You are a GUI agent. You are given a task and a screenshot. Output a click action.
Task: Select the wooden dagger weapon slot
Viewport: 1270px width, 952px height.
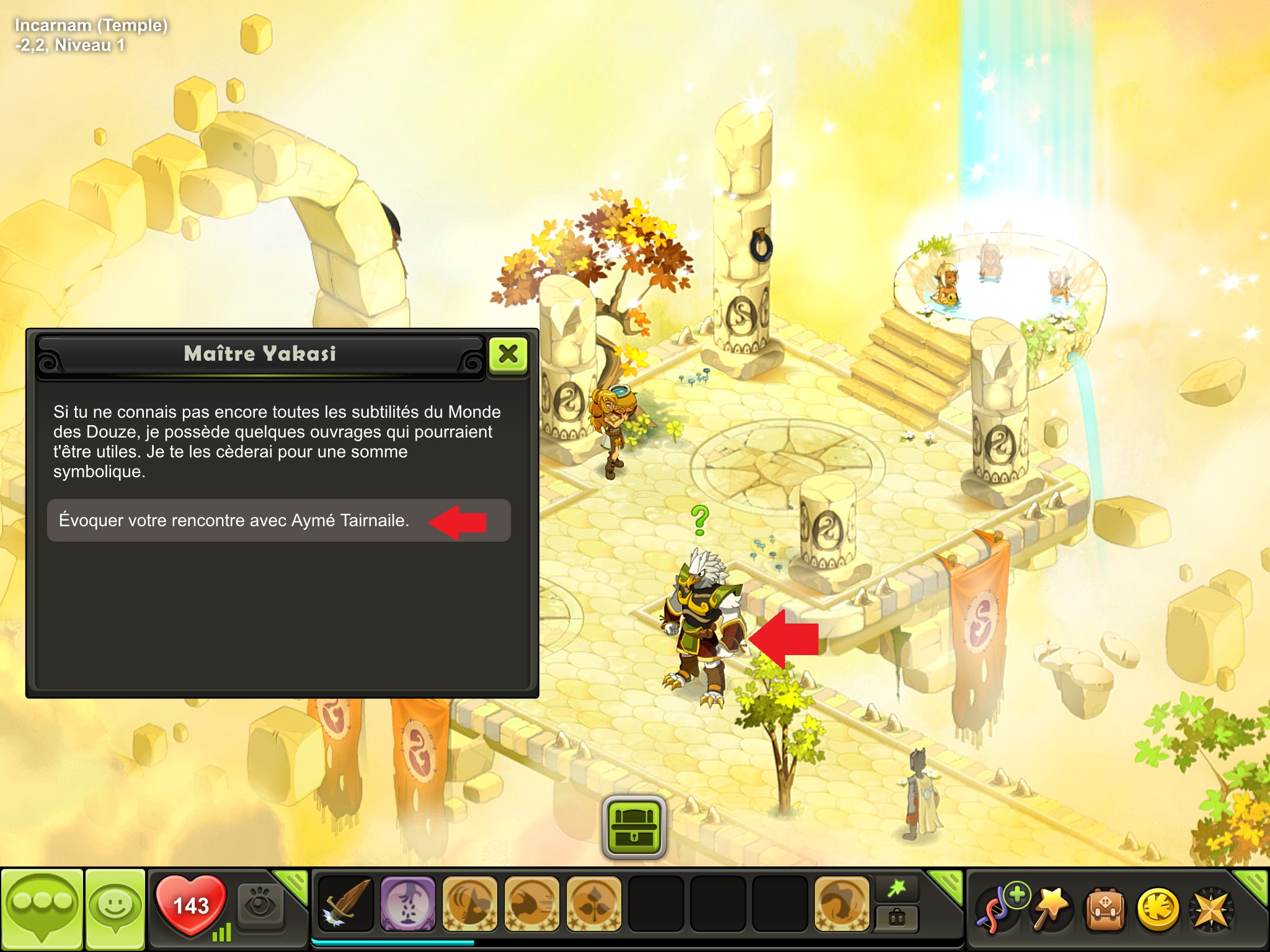pyautogui.click(x=345, y=904)
